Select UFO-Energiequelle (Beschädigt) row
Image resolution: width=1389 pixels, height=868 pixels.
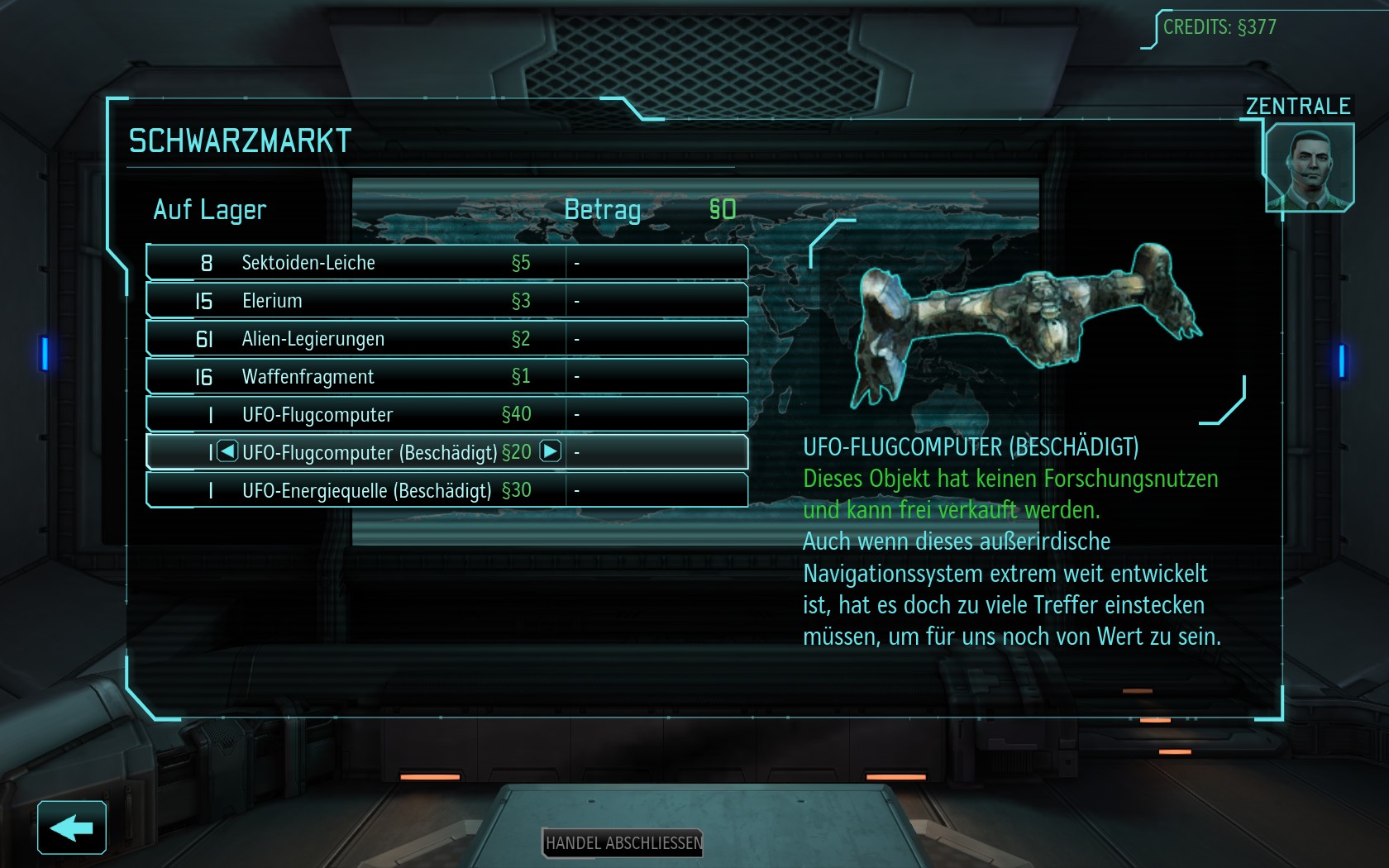[446, 491]
